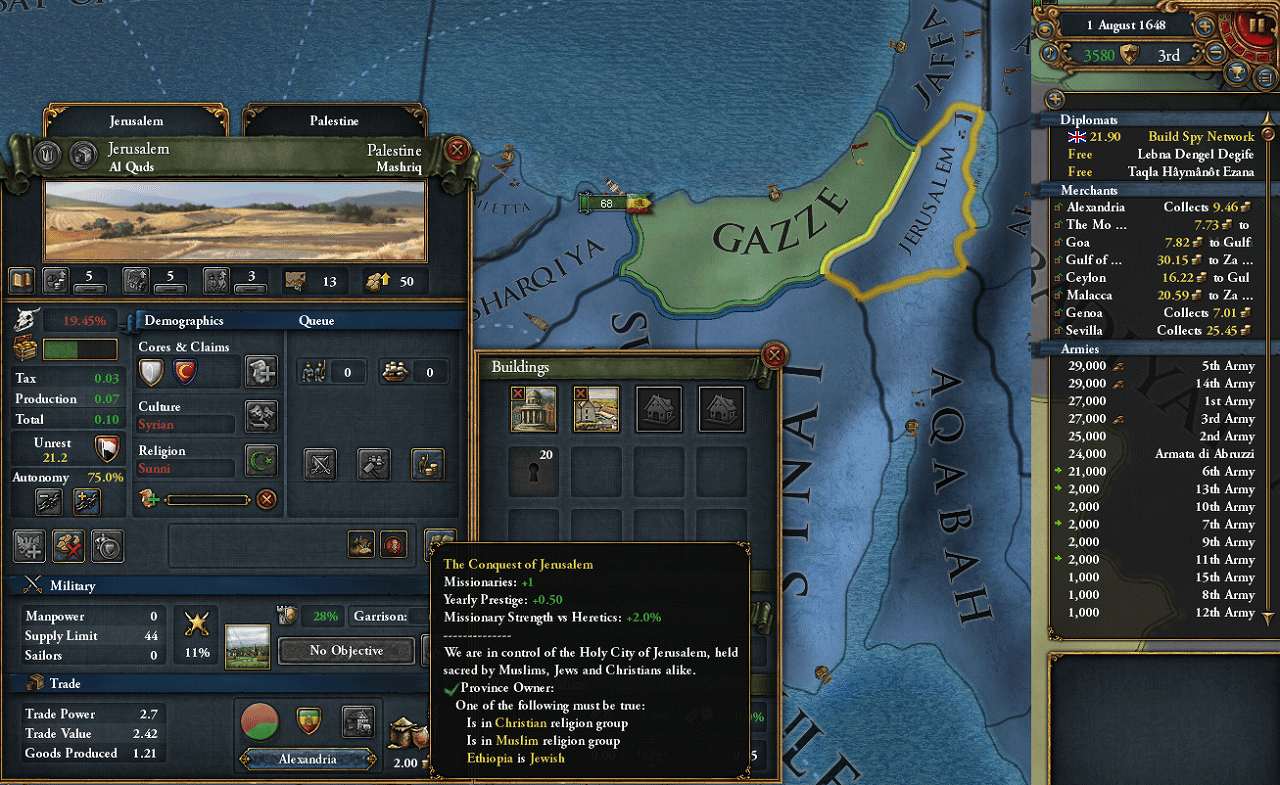Click the locked building slot marked 20
Viewport: 1280px width, 785px height.
click(x=533, y=471)
